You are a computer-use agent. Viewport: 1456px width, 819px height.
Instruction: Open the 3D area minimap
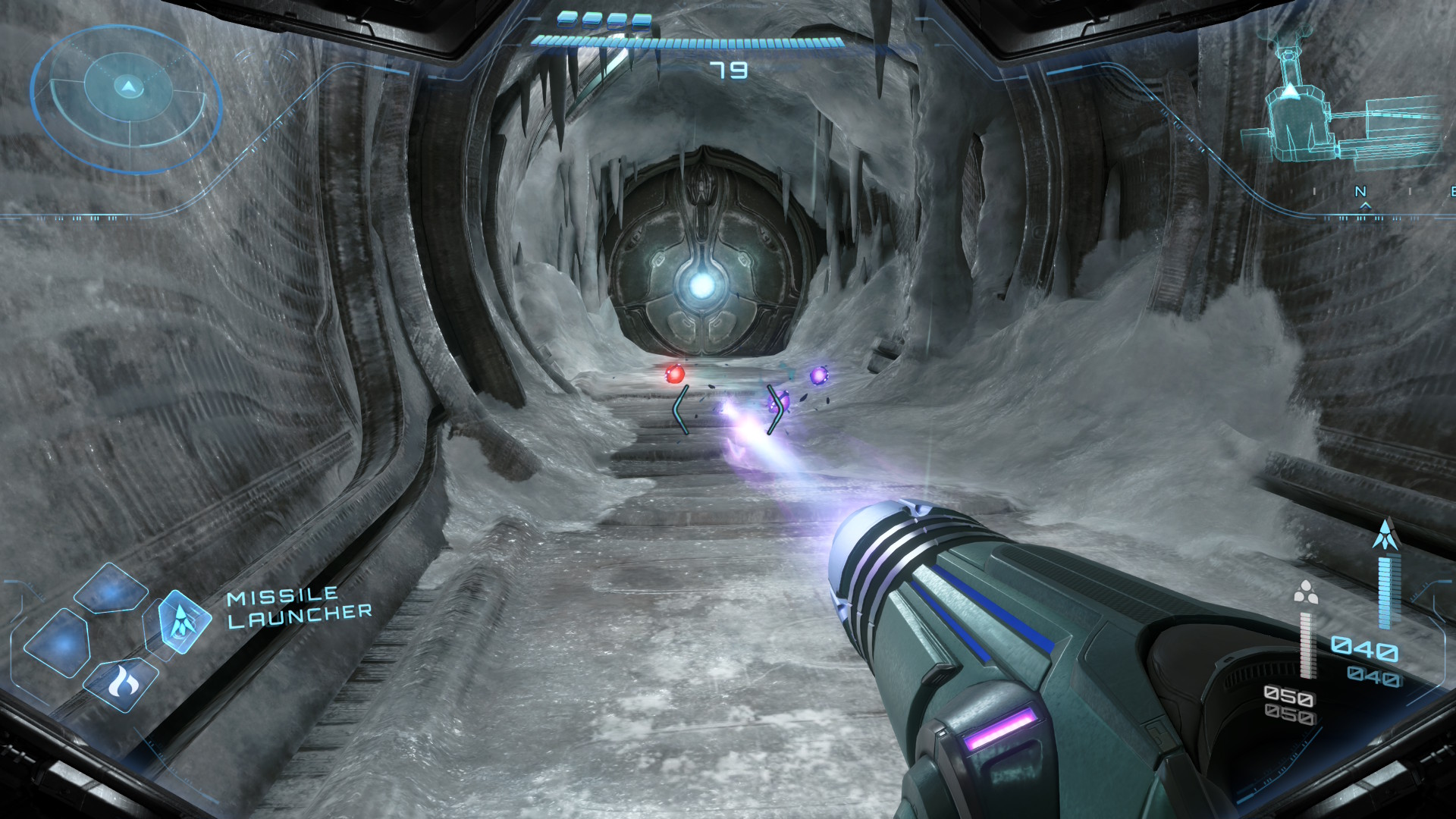tap(1338, 114)
